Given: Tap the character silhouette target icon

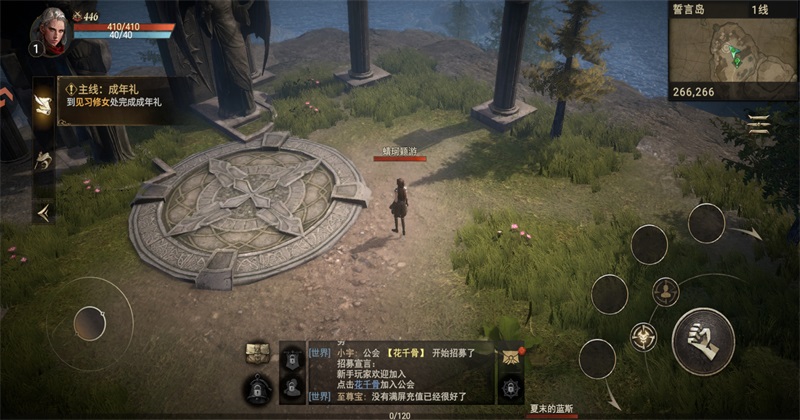Looking at the screenshot, I should click(665, 291).
